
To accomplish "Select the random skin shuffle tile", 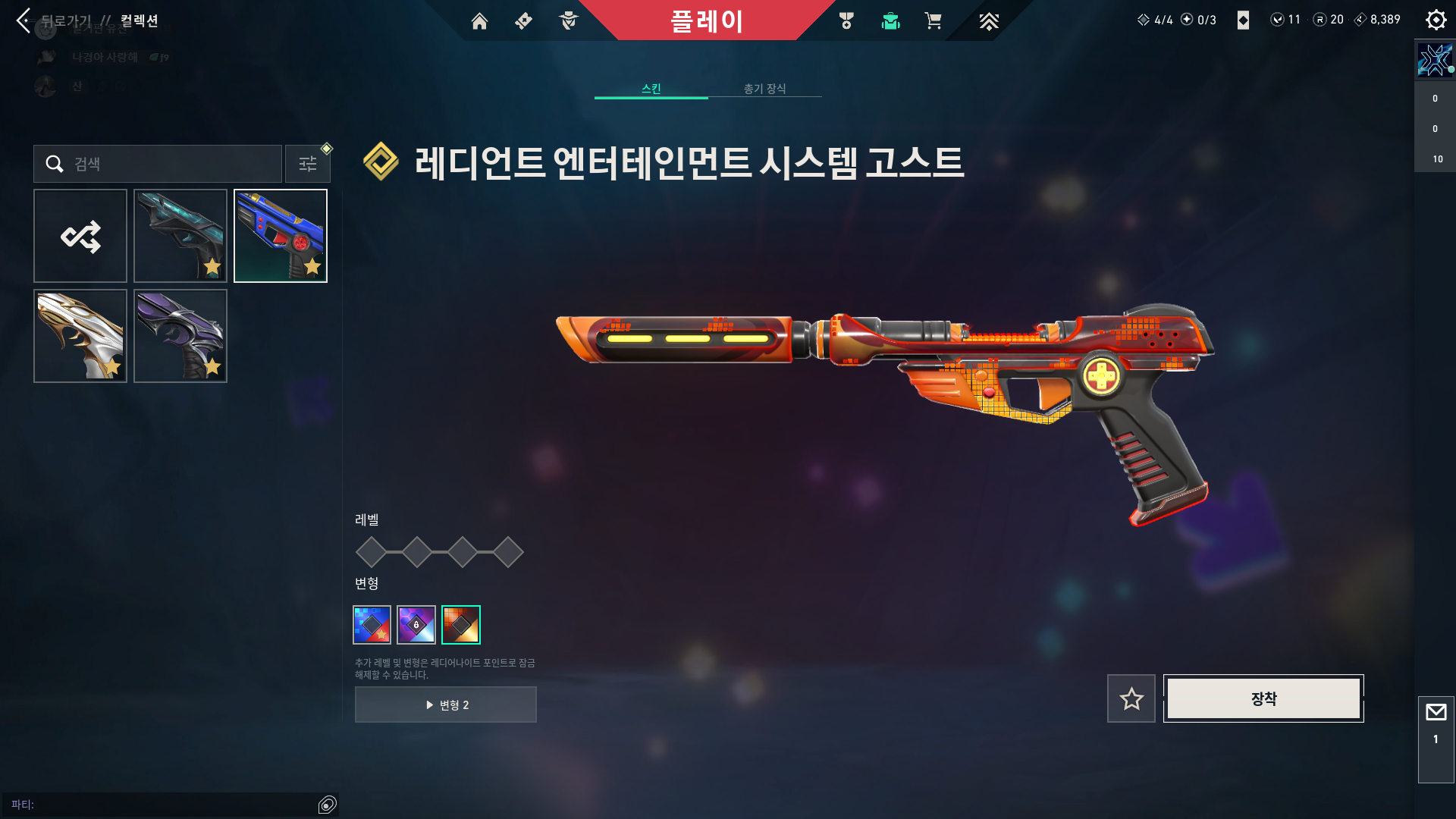I will (80, 236).
